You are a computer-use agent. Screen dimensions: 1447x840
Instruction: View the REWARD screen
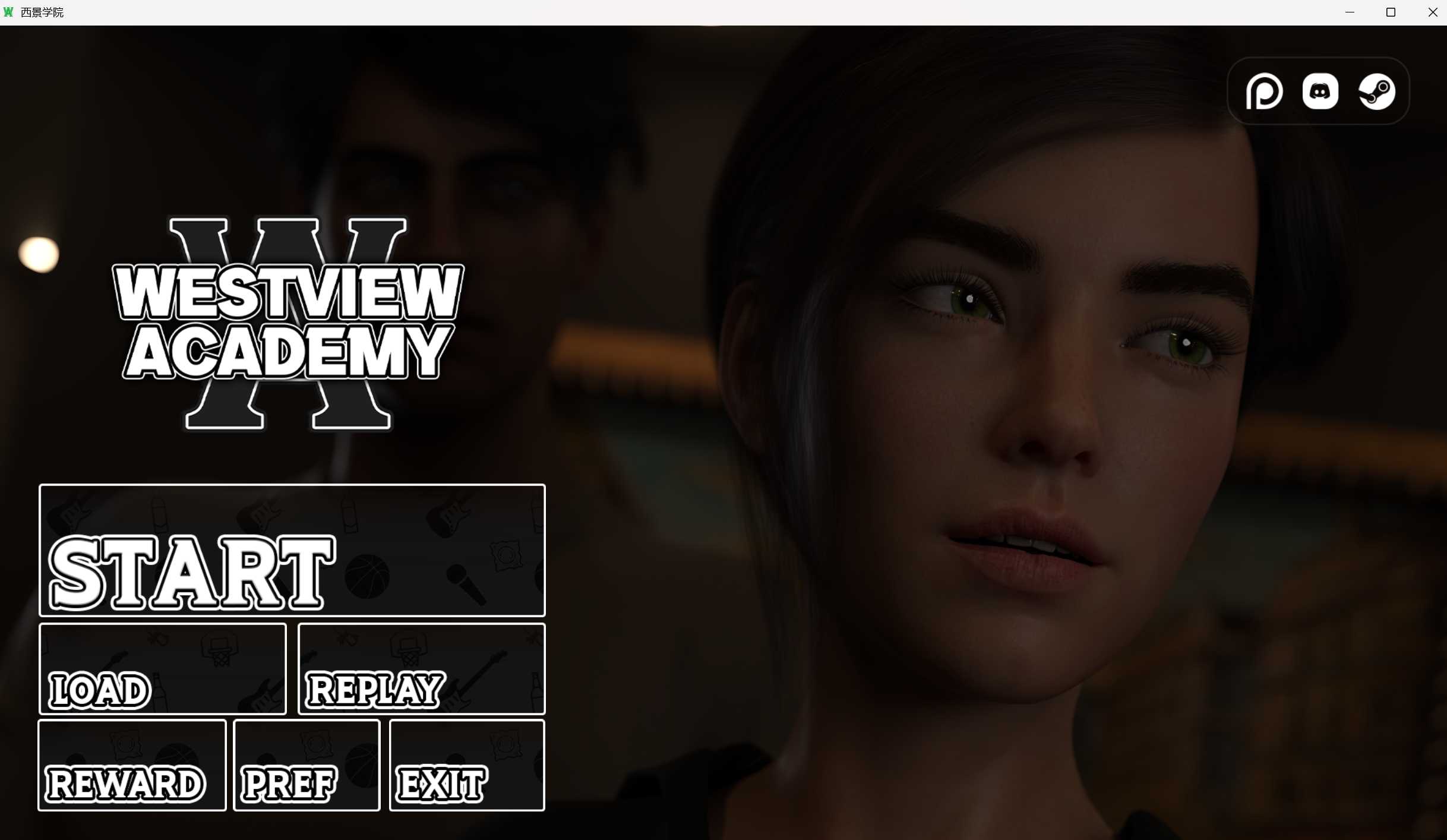point(131,766)
